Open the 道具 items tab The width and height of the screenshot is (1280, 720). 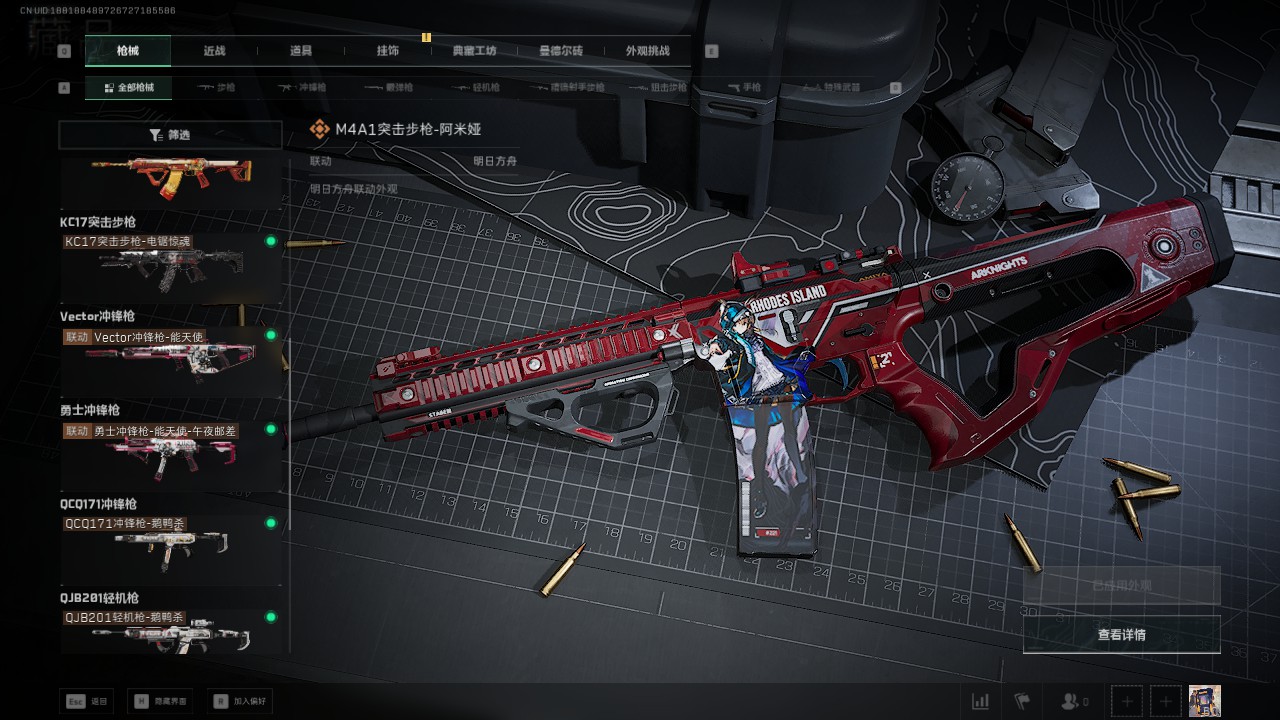coord(301,51)
